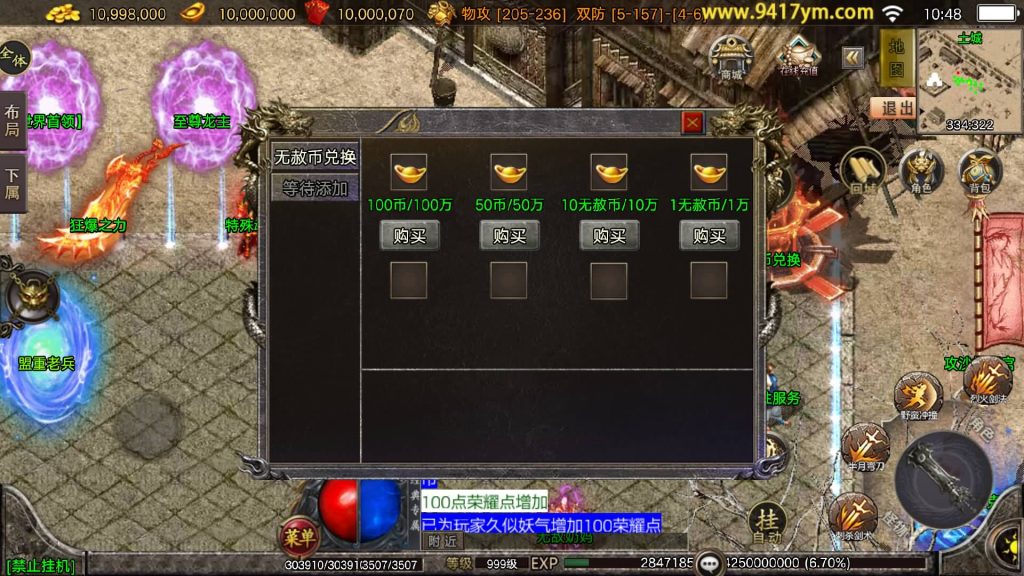Switch to the 等待添加 tab
This screenshot has height=576, width=1024.
point(315,188)
